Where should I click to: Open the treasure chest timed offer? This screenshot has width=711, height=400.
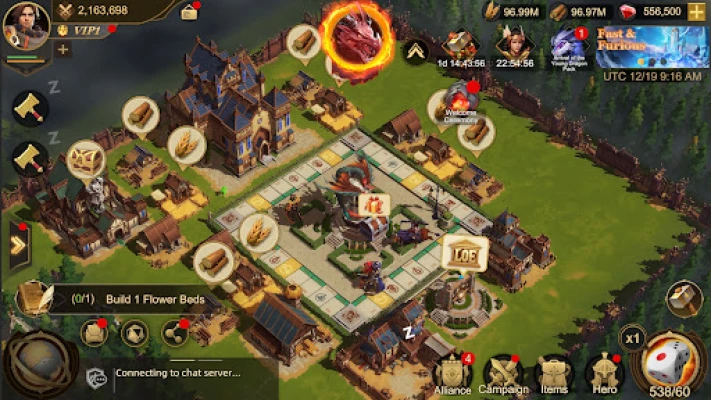pyautogui.click(x=461, y=44)
